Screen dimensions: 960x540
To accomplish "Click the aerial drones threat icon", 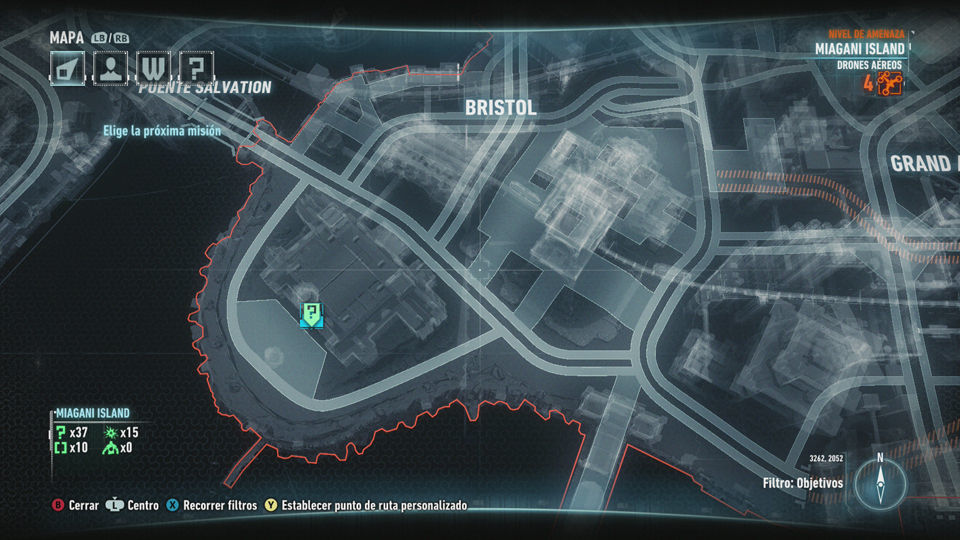I will (889, 83).
